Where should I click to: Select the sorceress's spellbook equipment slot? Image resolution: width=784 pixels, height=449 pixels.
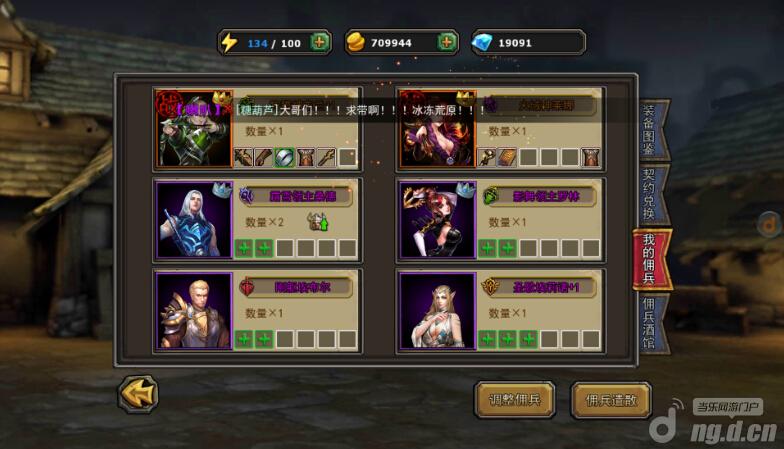507,157
